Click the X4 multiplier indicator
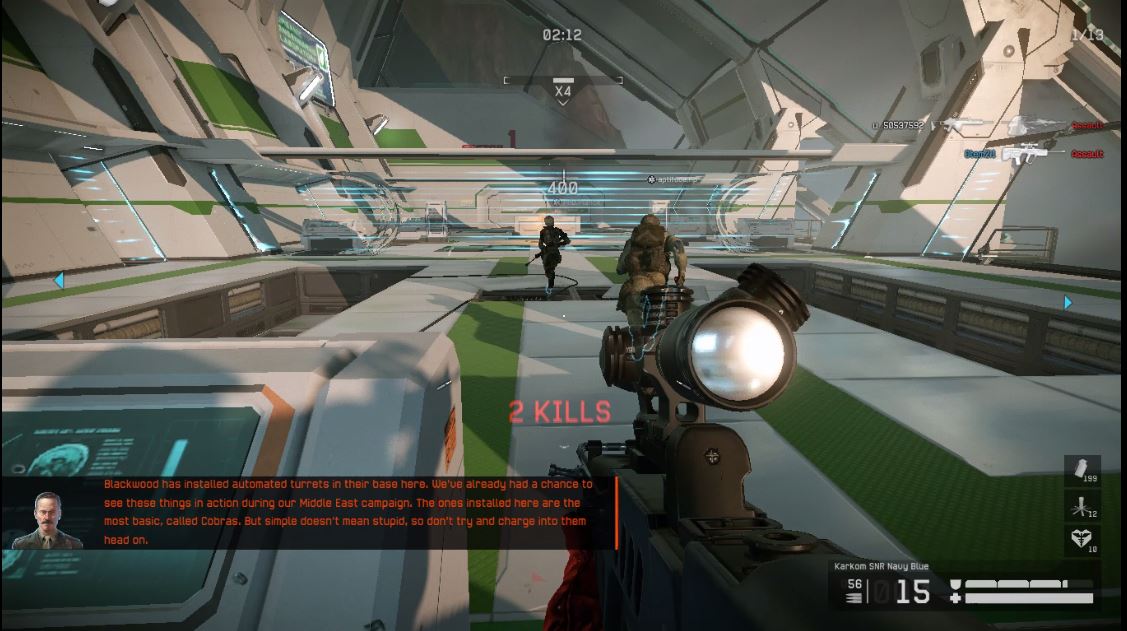This screenshot has height=631, width=1127. click(x=563, y=91)
